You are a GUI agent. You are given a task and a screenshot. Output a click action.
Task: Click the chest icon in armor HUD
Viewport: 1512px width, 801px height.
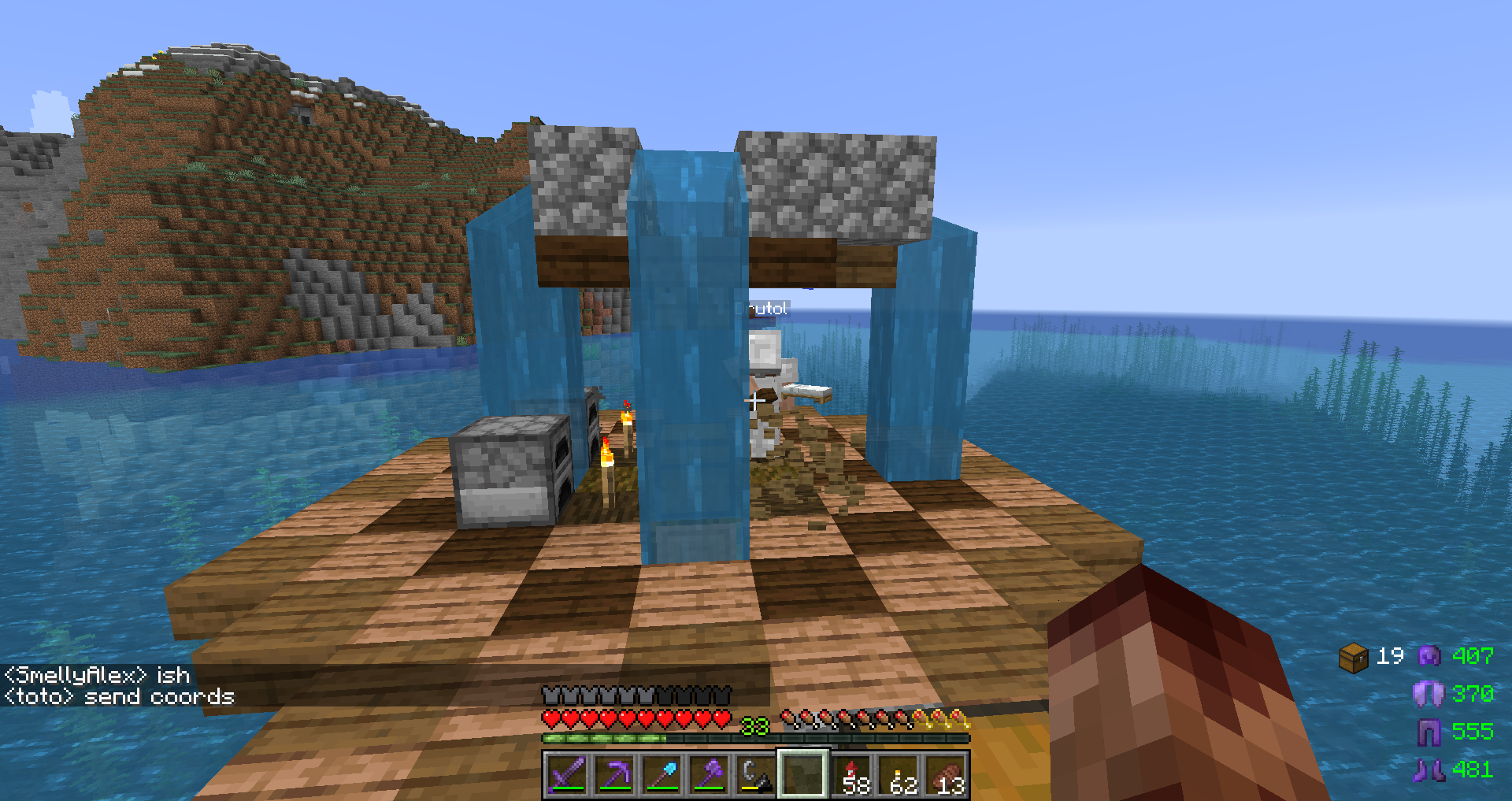click(1353, 657)
